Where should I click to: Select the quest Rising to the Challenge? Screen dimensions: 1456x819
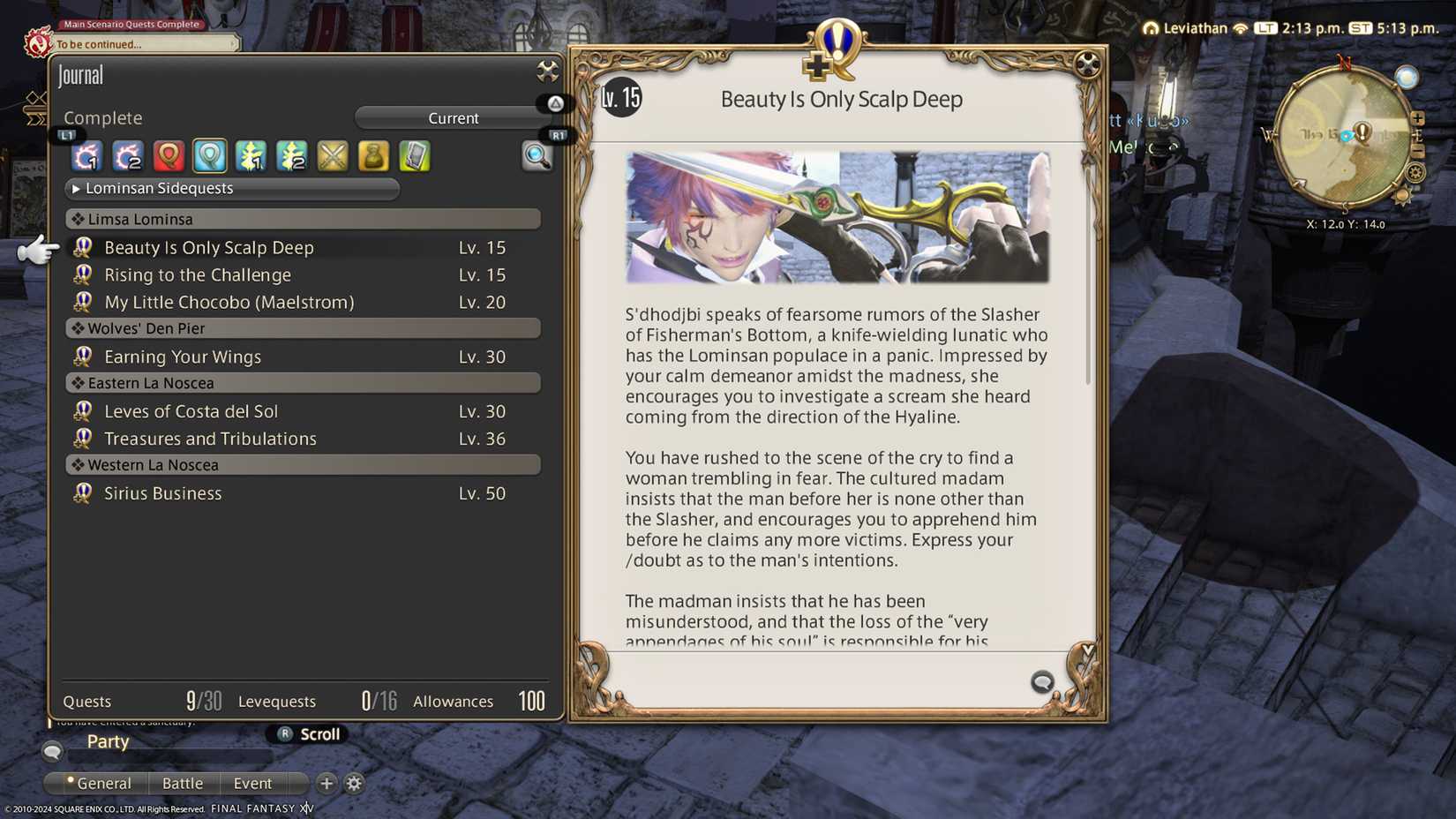click(x=198, y=274)
